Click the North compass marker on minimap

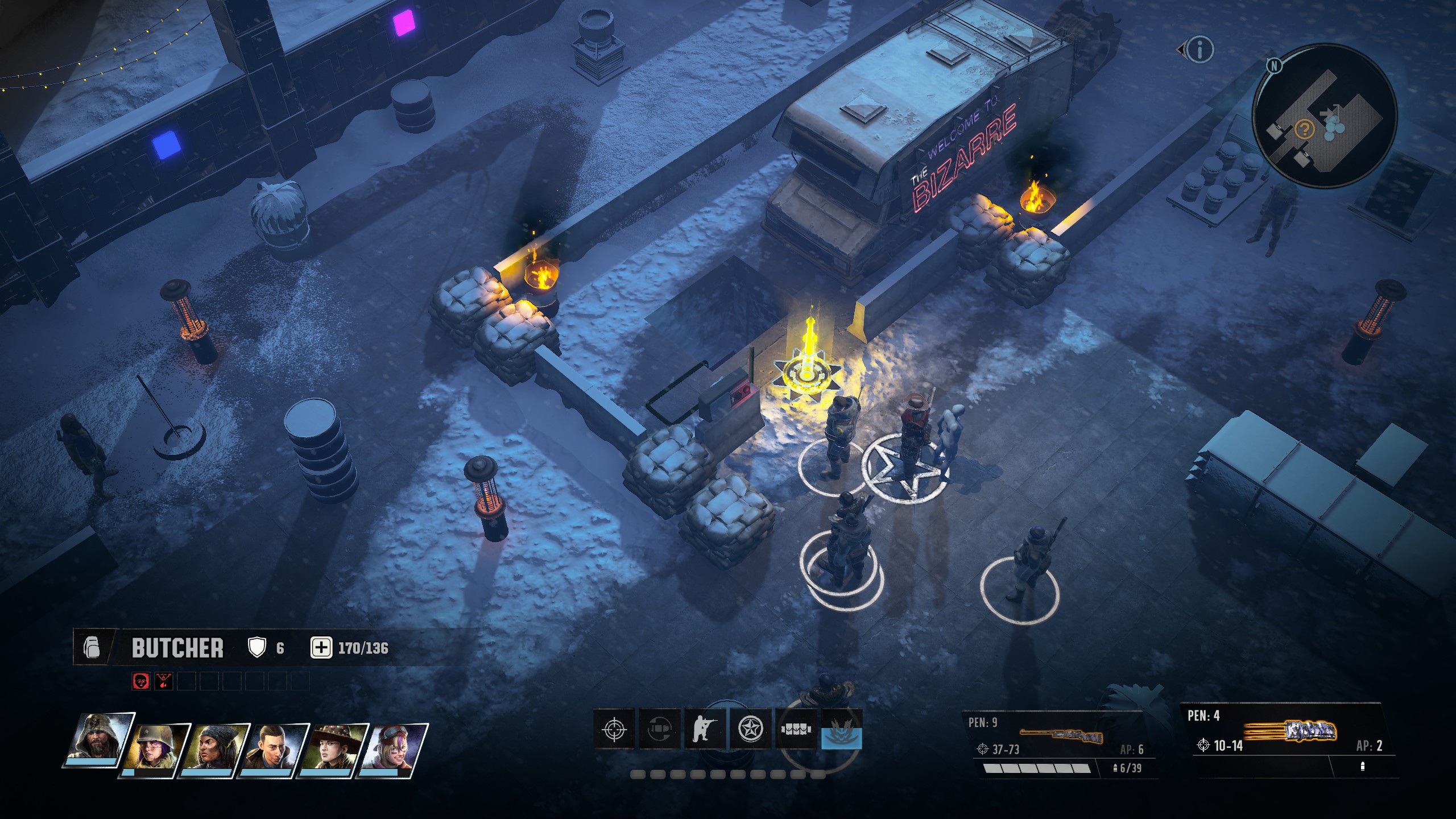1274,66
